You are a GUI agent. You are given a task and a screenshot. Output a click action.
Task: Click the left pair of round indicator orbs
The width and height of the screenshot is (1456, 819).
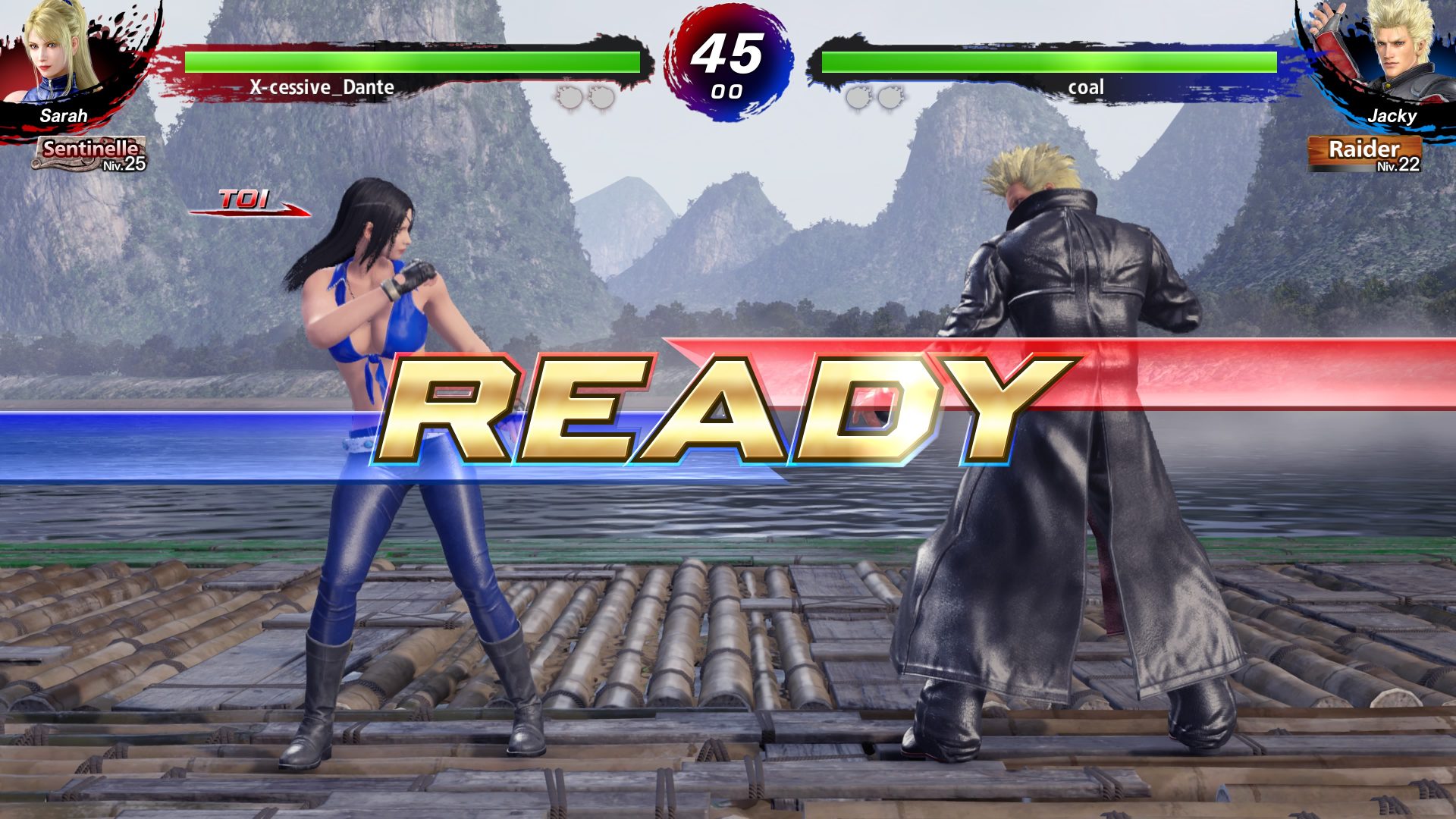[x=584, y=97]
